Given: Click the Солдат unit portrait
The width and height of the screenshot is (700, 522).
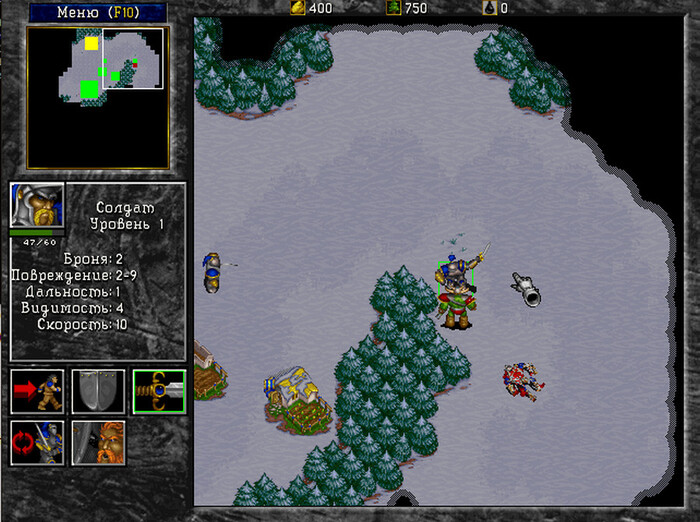Looking at the screenshot, I should 37,206.
